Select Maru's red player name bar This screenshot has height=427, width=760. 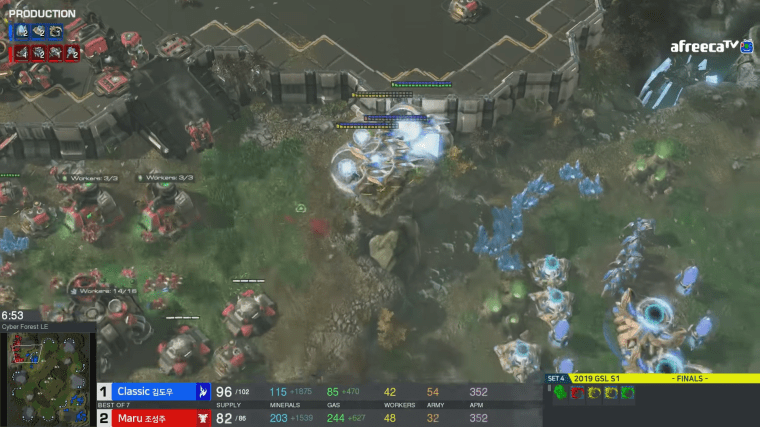(x=152, y=417)
